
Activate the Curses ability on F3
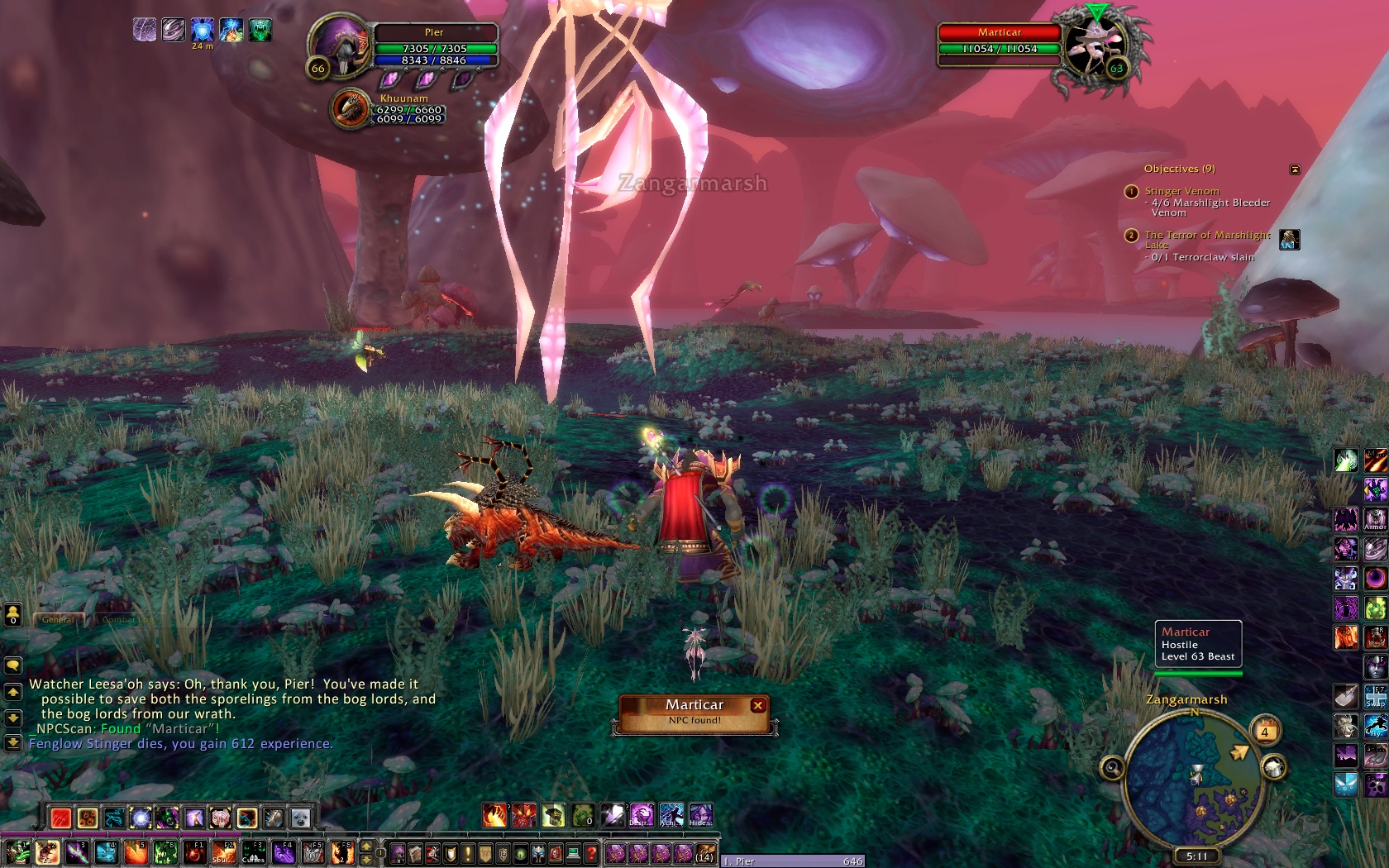(x=253, y=852)
